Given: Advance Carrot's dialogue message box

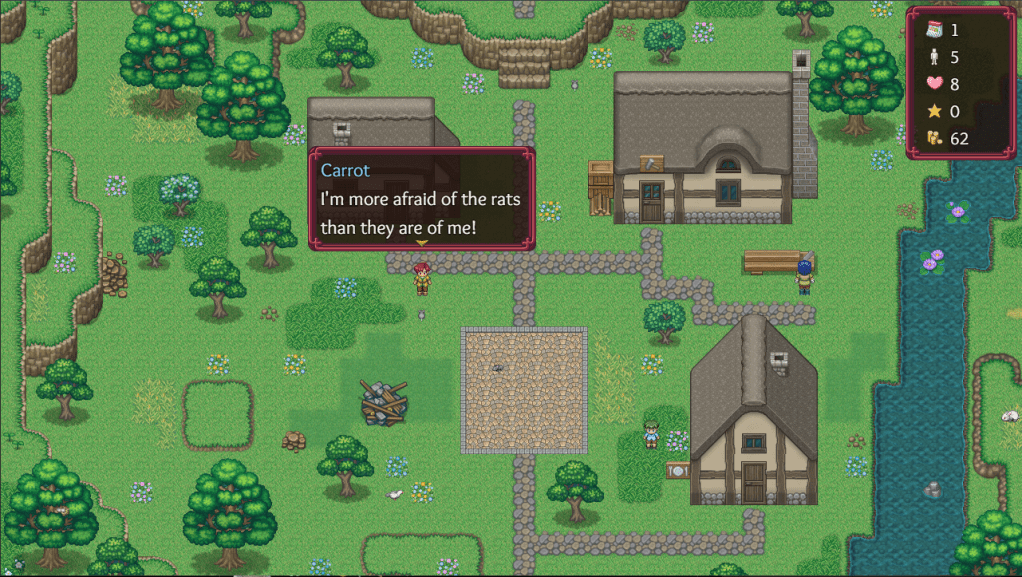Looking at the screenshot, I should 421,199.
